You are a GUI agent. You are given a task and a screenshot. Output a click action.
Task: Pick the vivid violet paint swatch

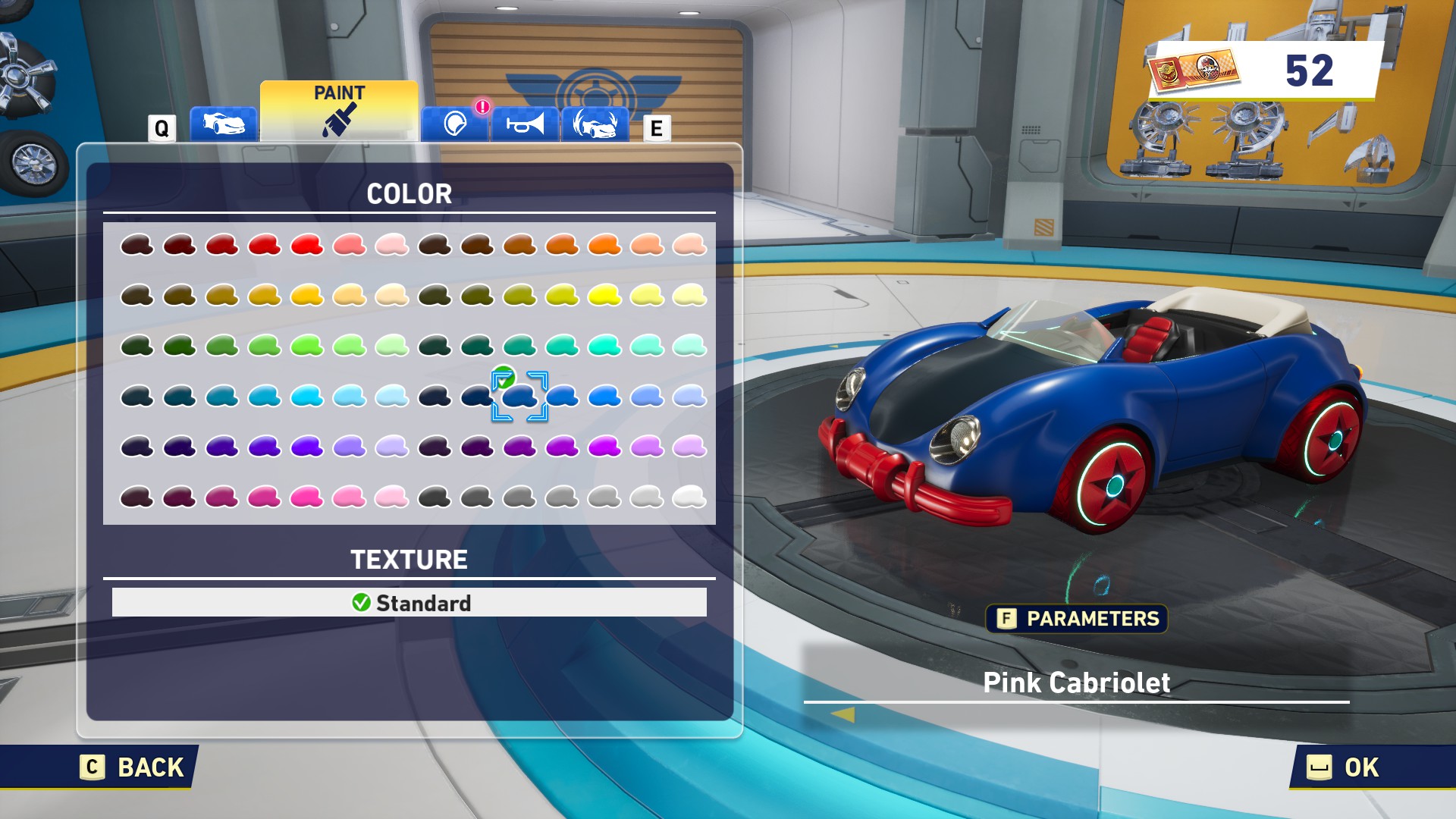307,446
